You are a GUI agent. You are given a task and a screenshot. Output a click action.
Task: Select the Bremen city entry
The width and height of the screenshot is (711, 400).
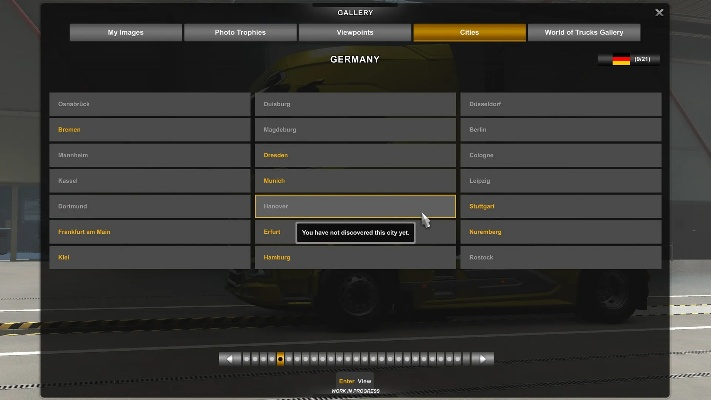(x=150, y=130)
